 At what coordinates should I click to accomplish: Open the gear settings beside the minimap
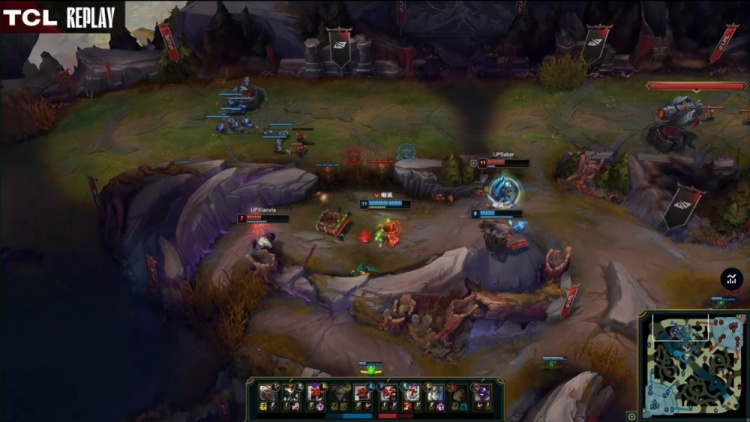(x=632, y=415)
